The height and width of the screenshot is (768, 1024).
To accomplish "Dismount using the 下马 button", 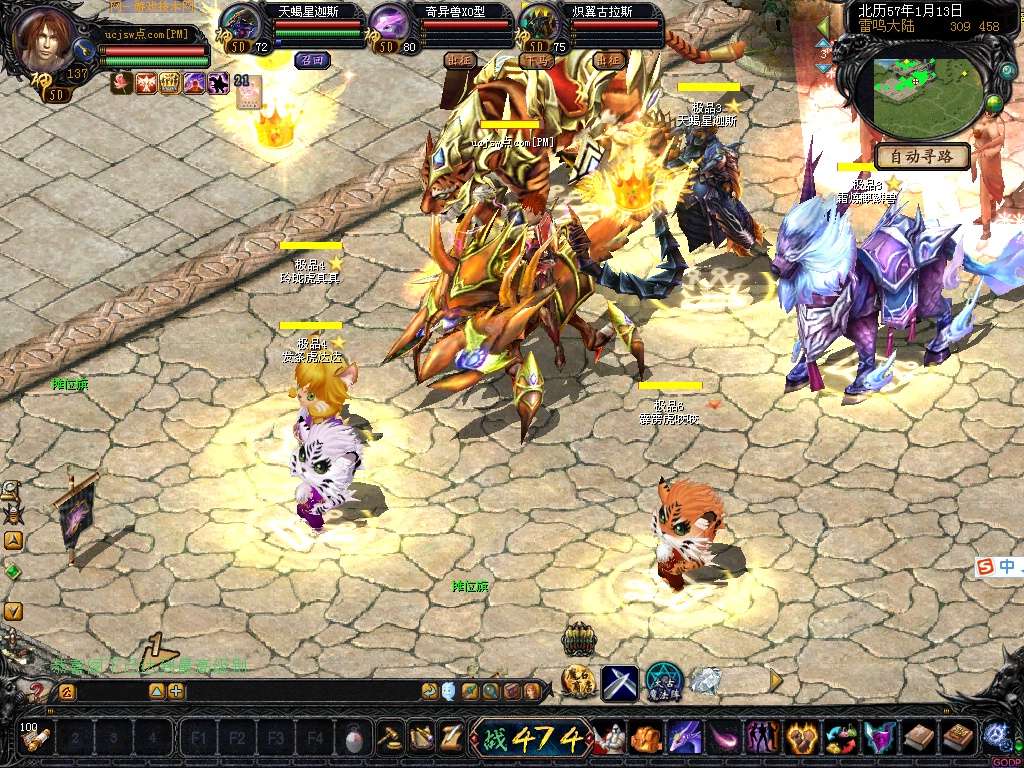I will pos(537,60).
